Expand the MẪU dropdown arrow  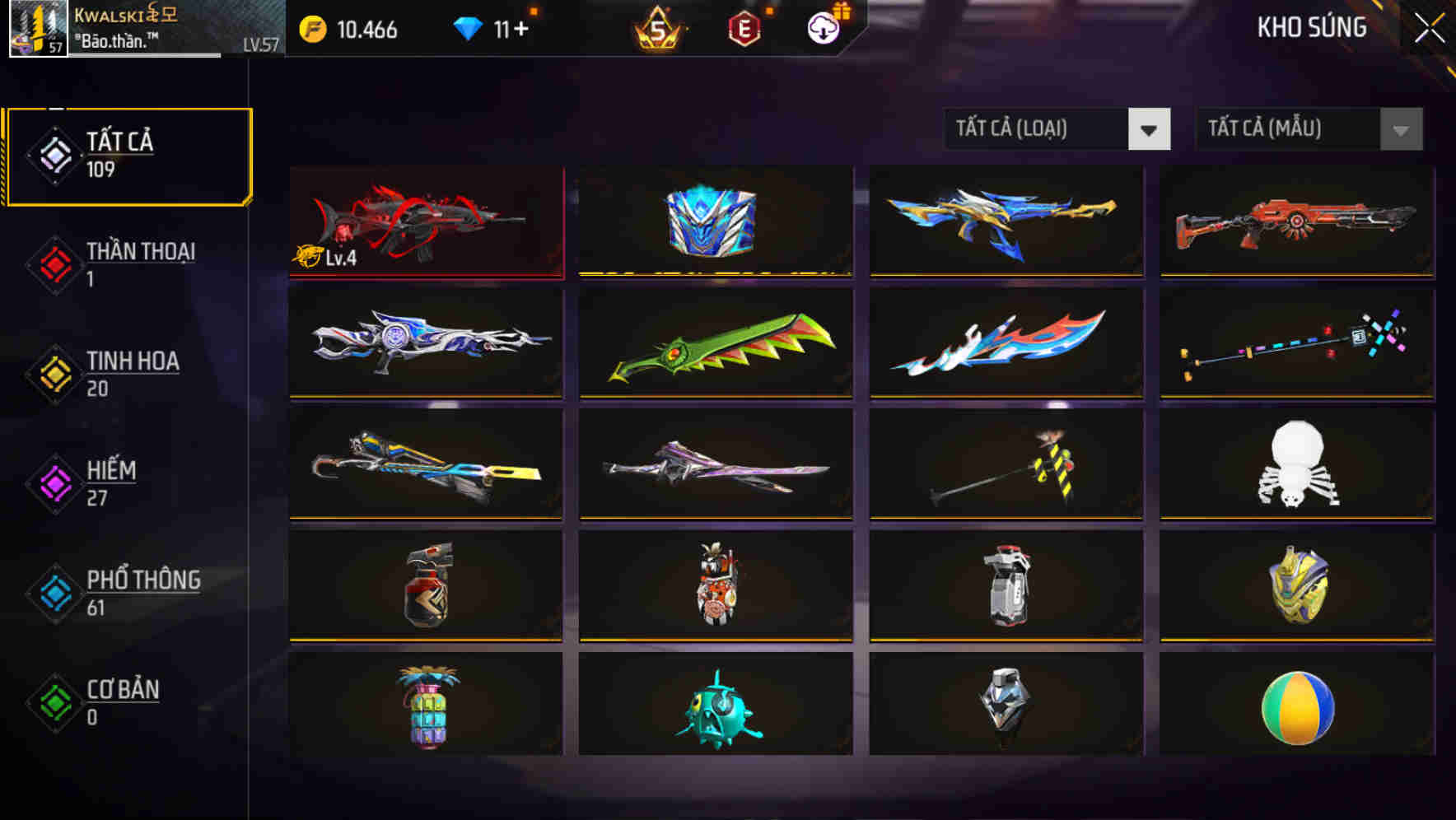pyautogui.click(x=1400, y=129)
